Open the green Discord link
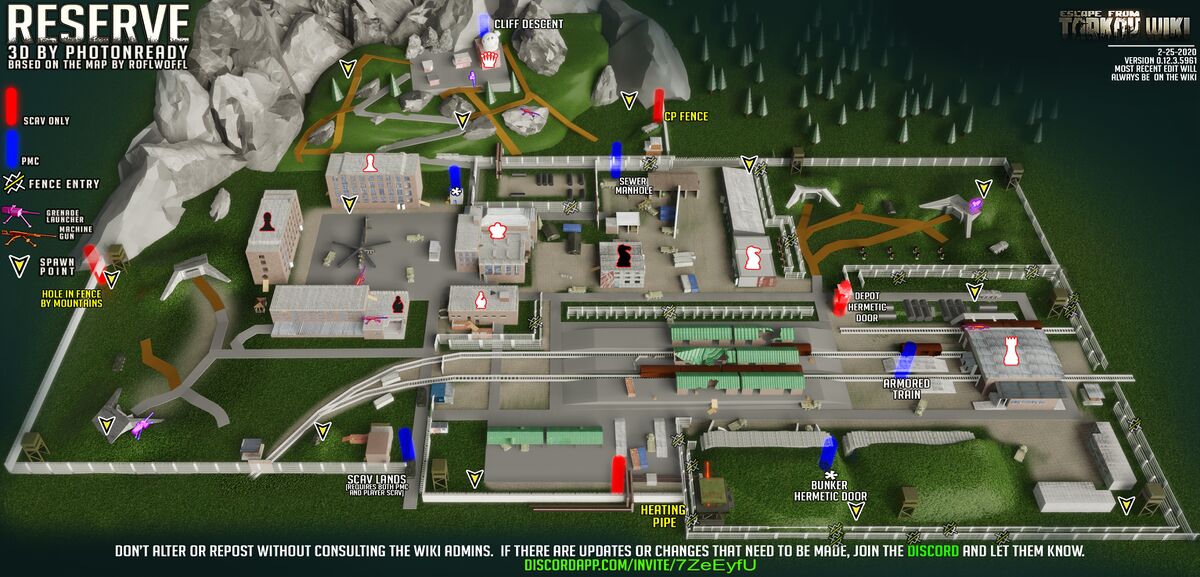The height and width of the screenshot is (577, 1200). click(x=935, y=551)
